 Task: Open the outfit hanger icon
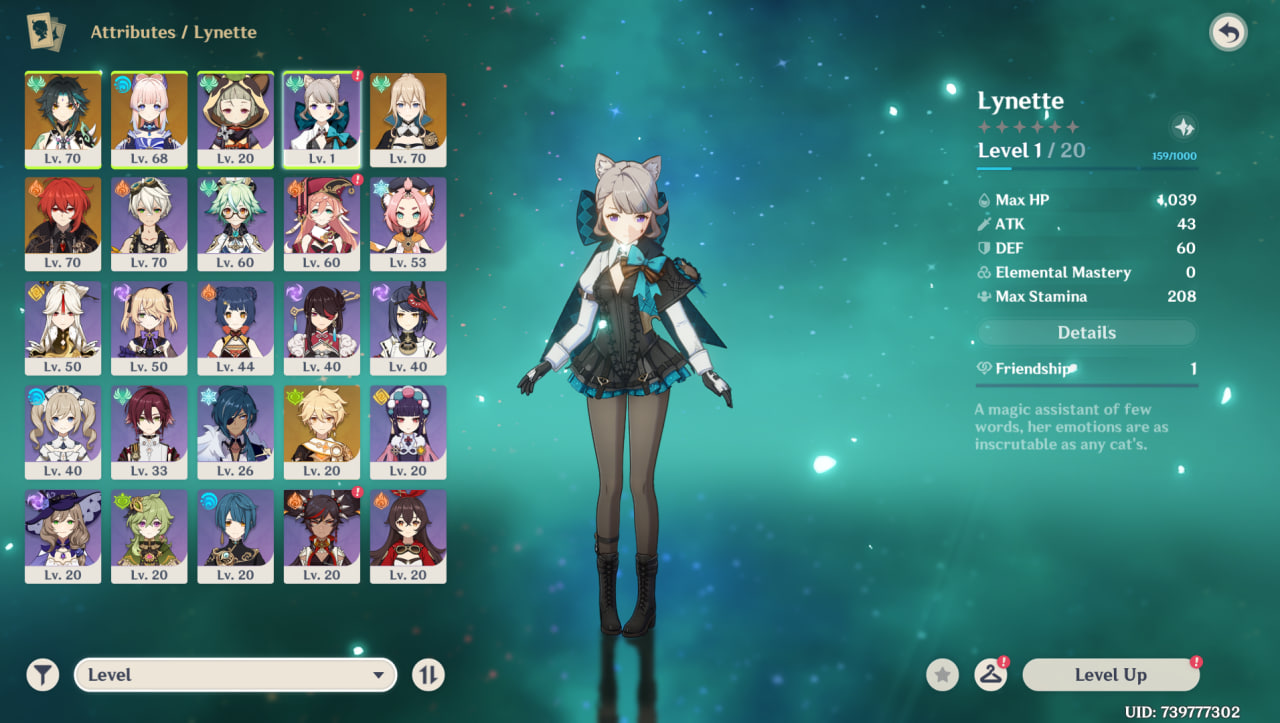[990, 675]
